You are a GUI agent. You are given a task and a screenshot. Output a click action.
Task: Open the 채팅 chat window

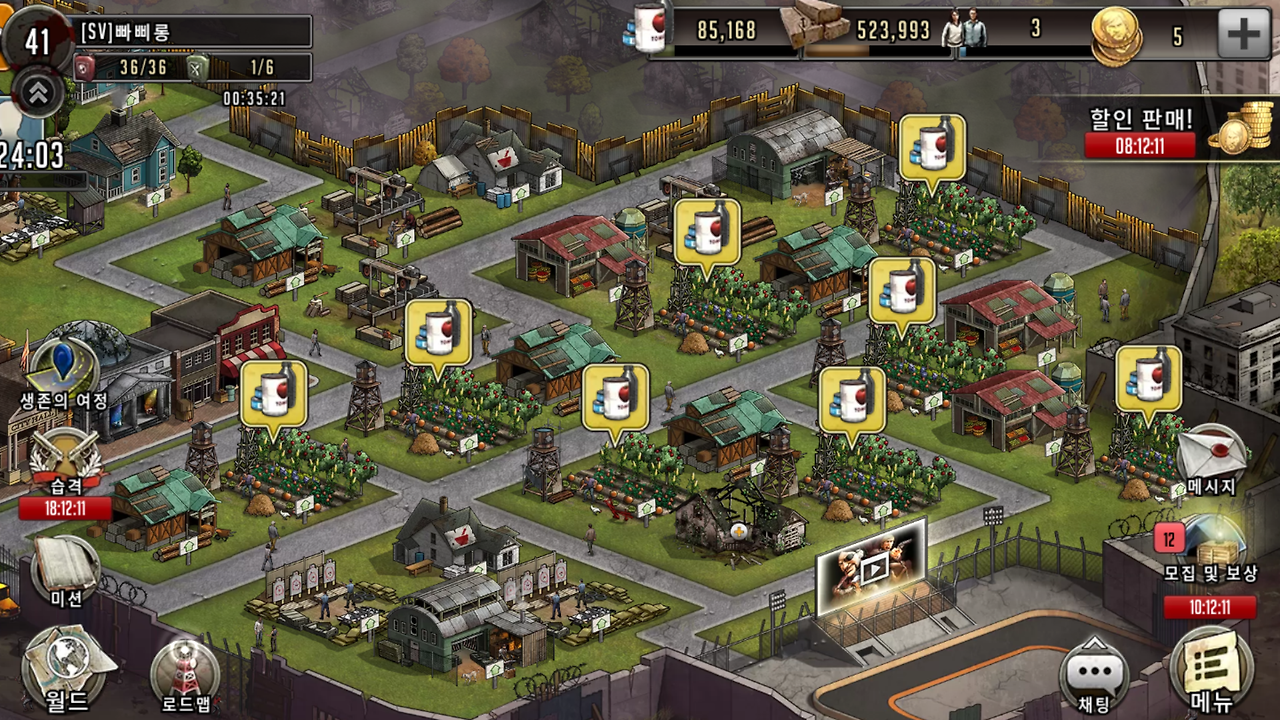click(x=1094, y=674)
